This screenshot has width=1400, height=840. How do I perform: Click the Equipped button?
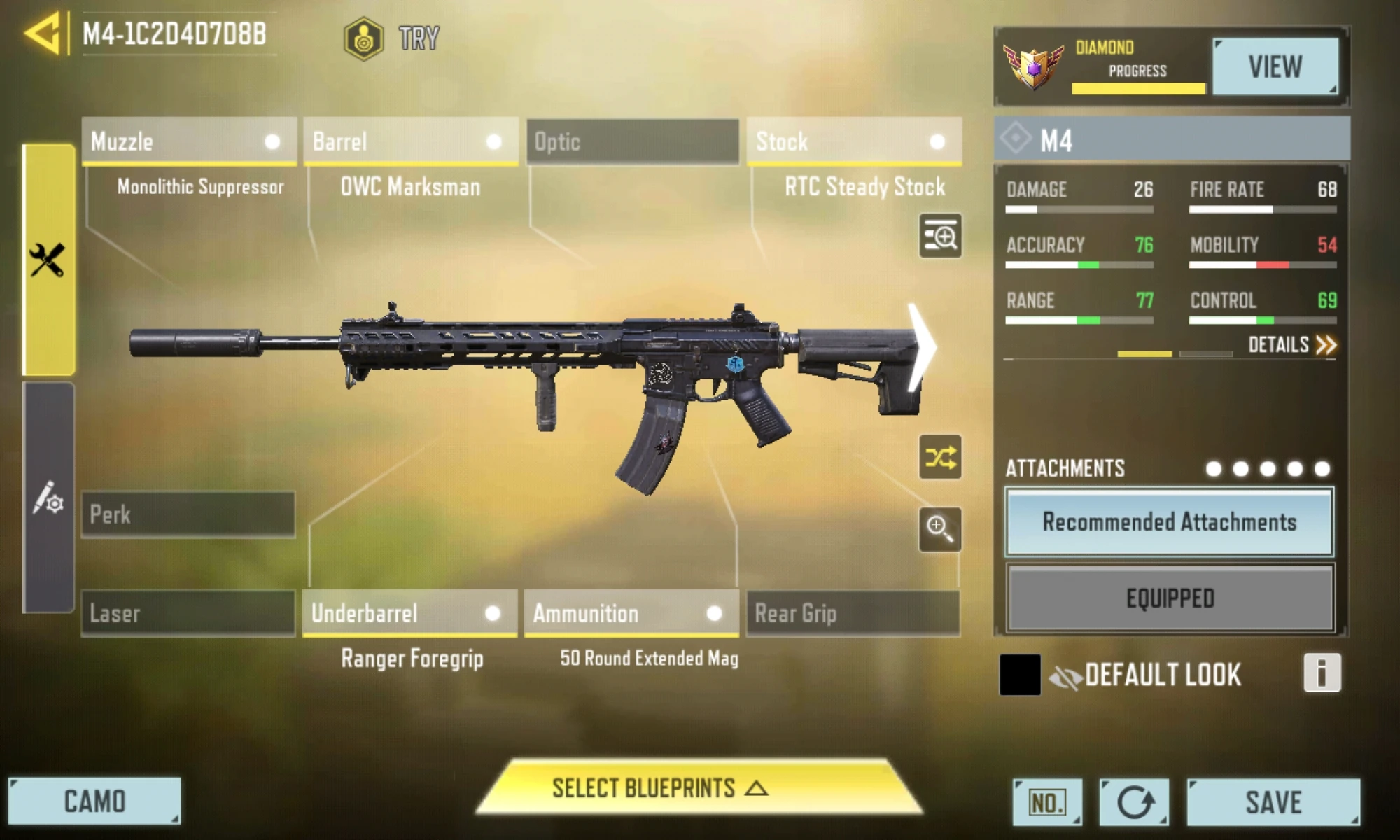pos(1170,598)
